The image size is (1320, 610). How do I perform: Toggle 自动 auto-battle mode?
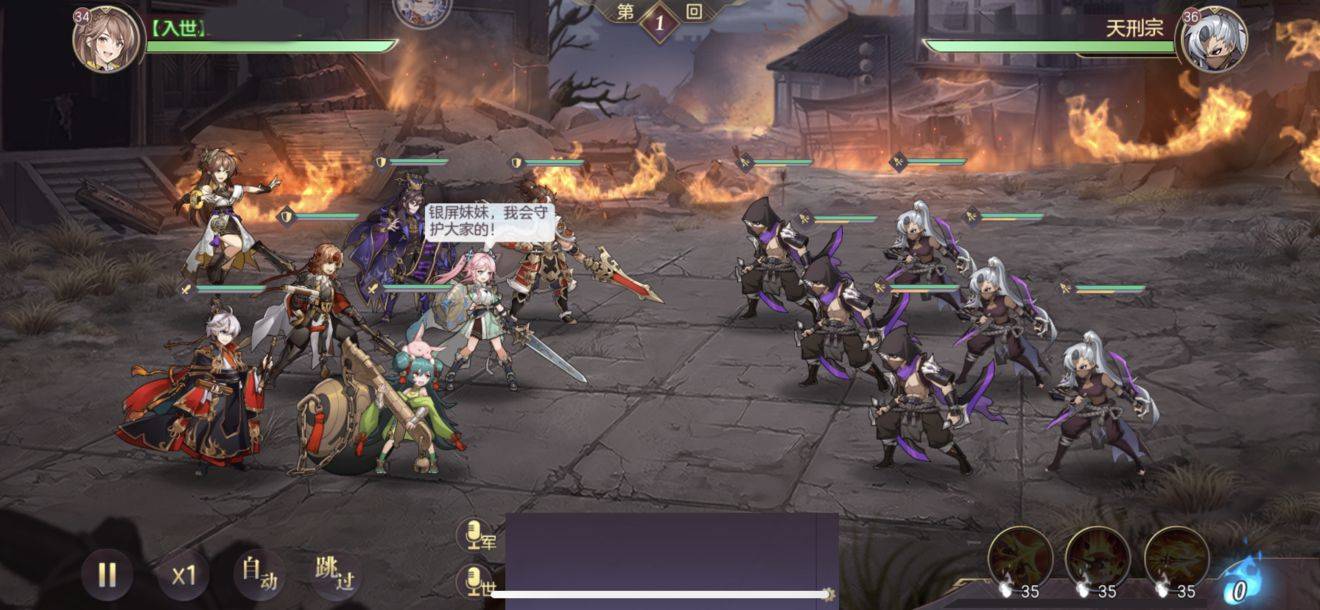(258, 574)
